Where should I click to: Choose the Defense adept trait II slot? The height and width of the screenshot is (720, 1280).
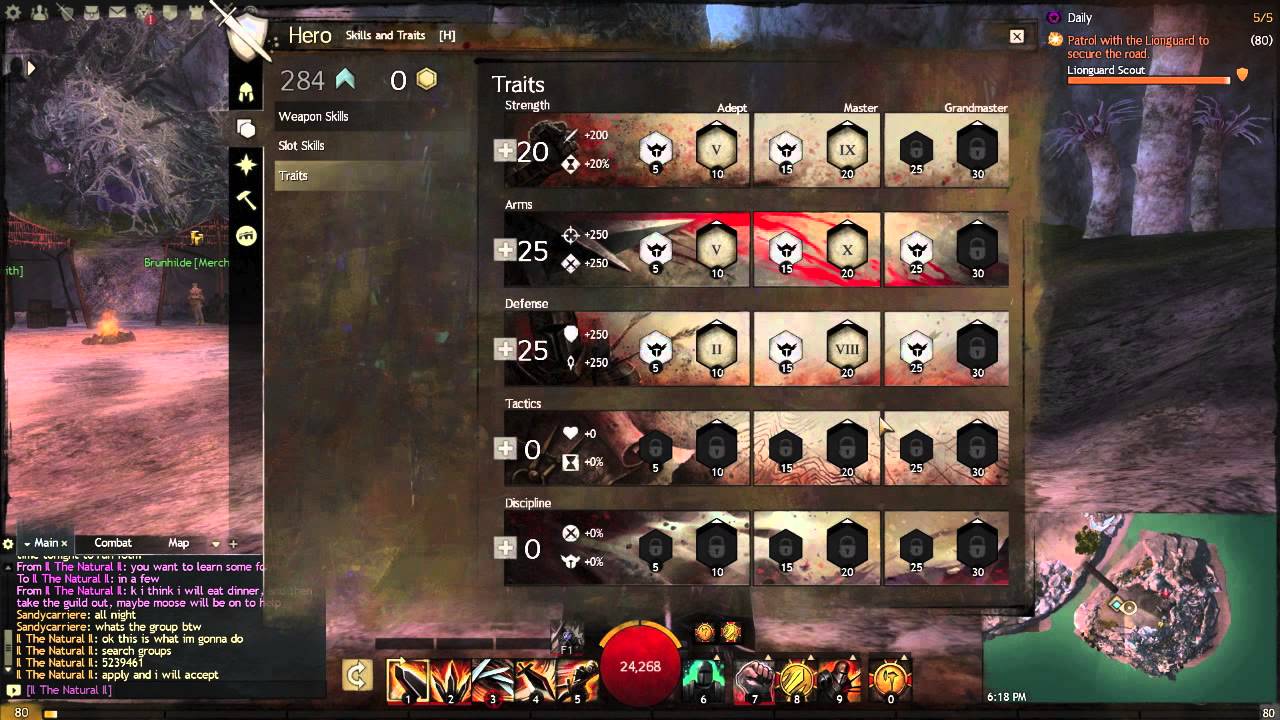point(716,349)
